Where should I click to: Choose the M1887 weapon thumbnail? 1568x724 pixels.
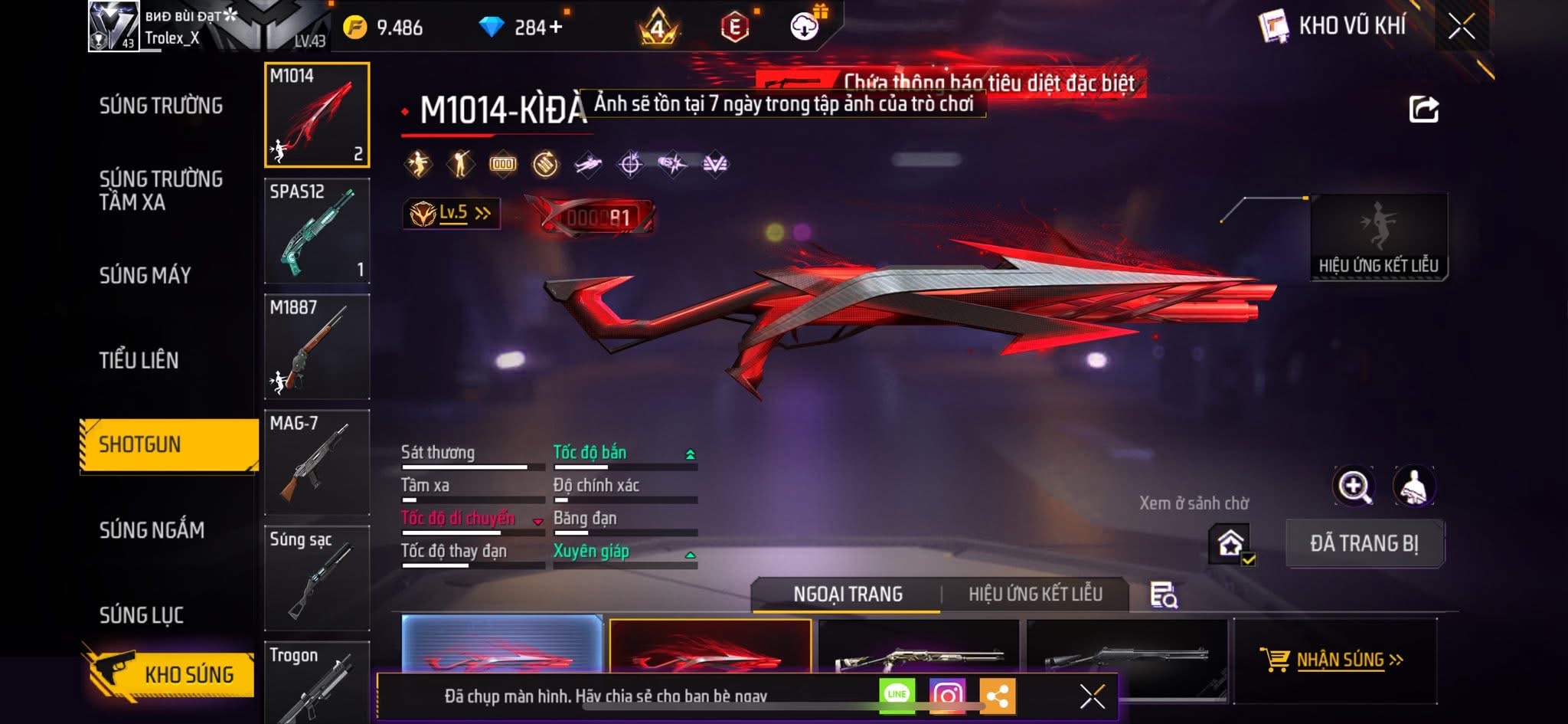[x=317, y=346]
